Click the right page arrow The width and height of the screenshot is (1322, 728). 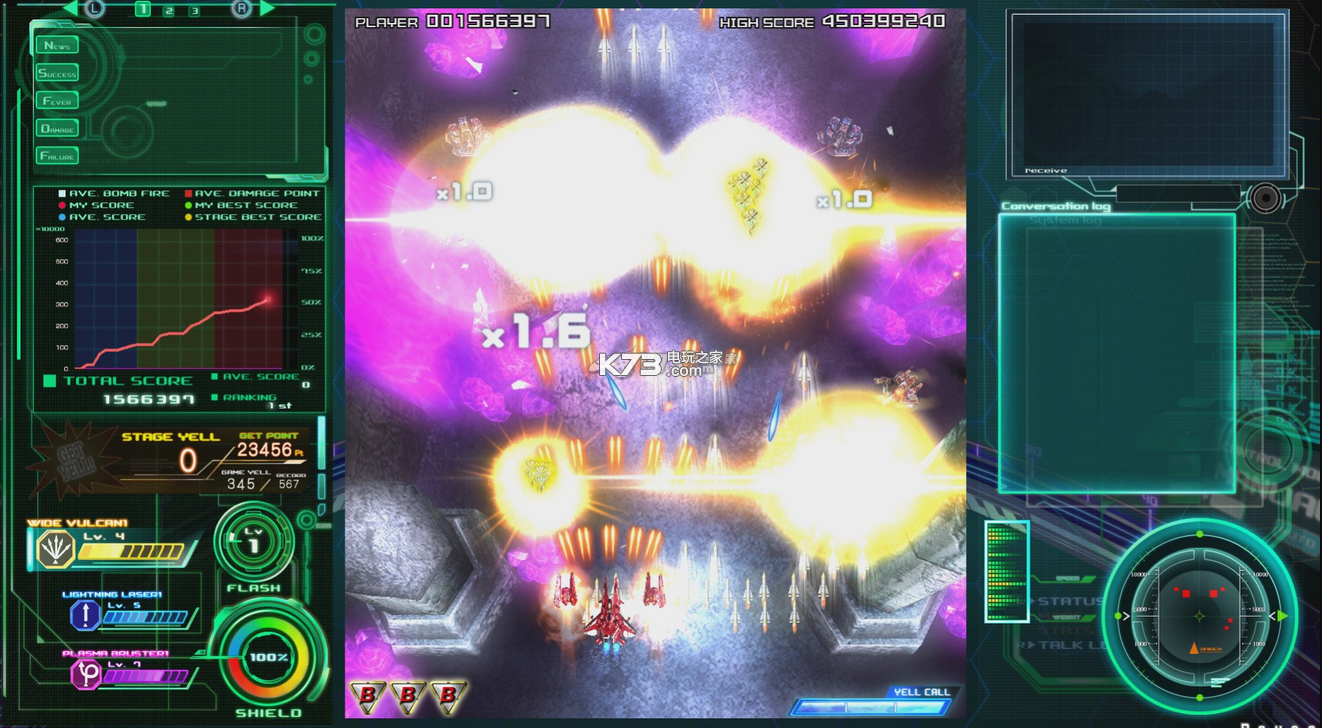tap(267, 9)
